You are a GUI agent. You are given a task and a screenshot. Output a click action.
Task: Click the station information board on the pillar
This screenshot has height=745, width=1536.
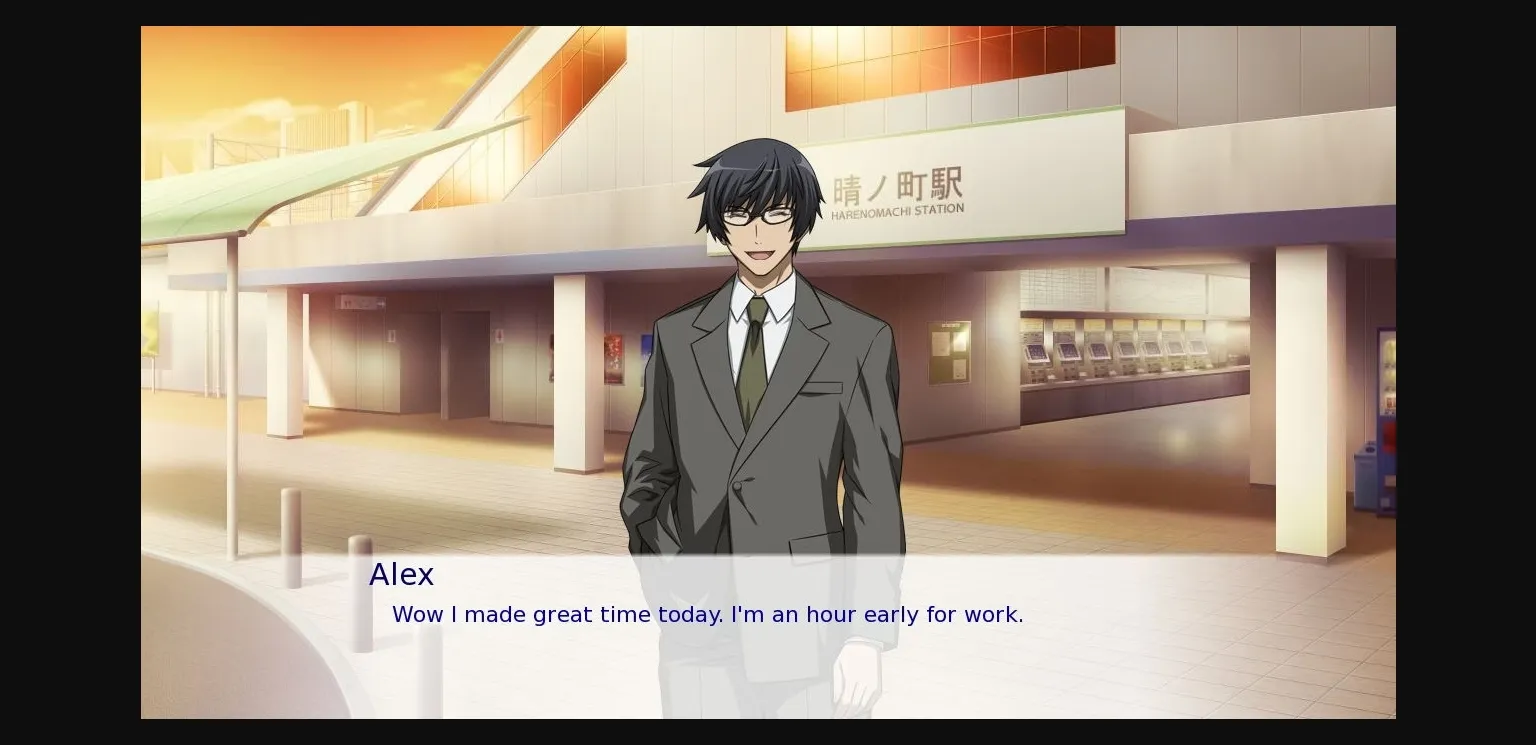pos(948,352)
